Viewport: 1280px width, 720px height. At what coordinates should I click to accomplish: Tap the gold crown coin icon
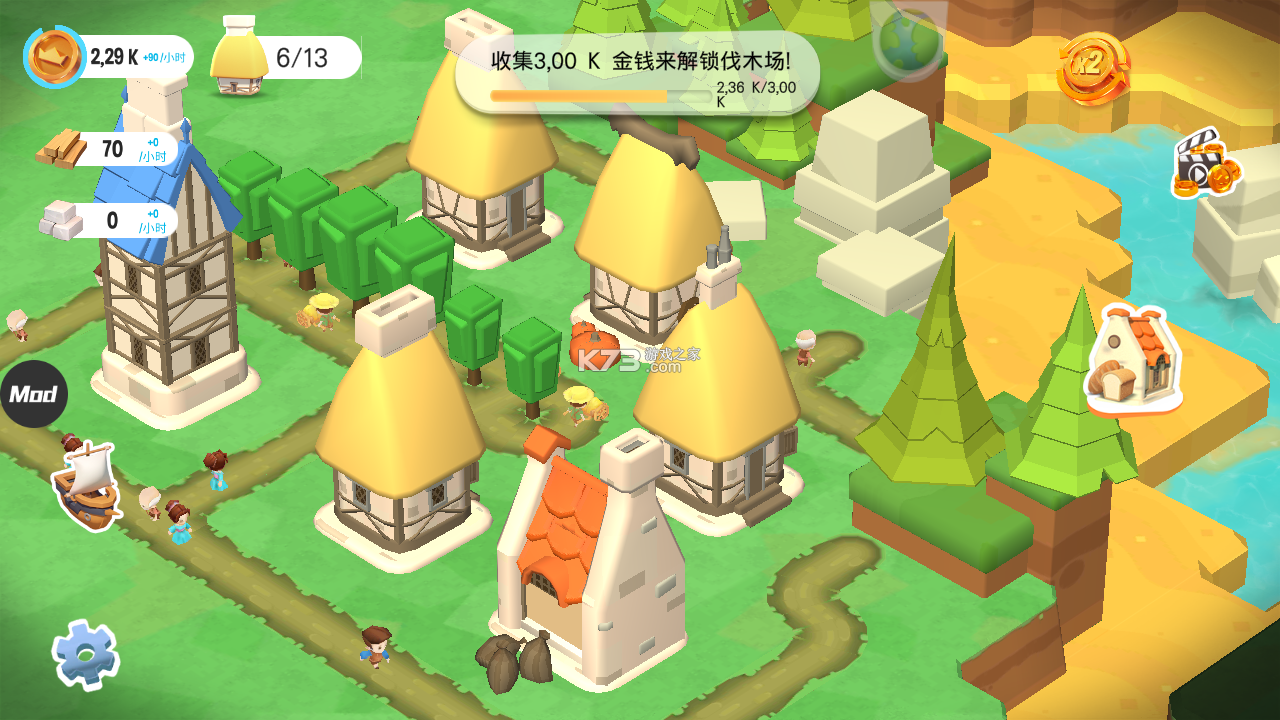click(x=54, y=57)
